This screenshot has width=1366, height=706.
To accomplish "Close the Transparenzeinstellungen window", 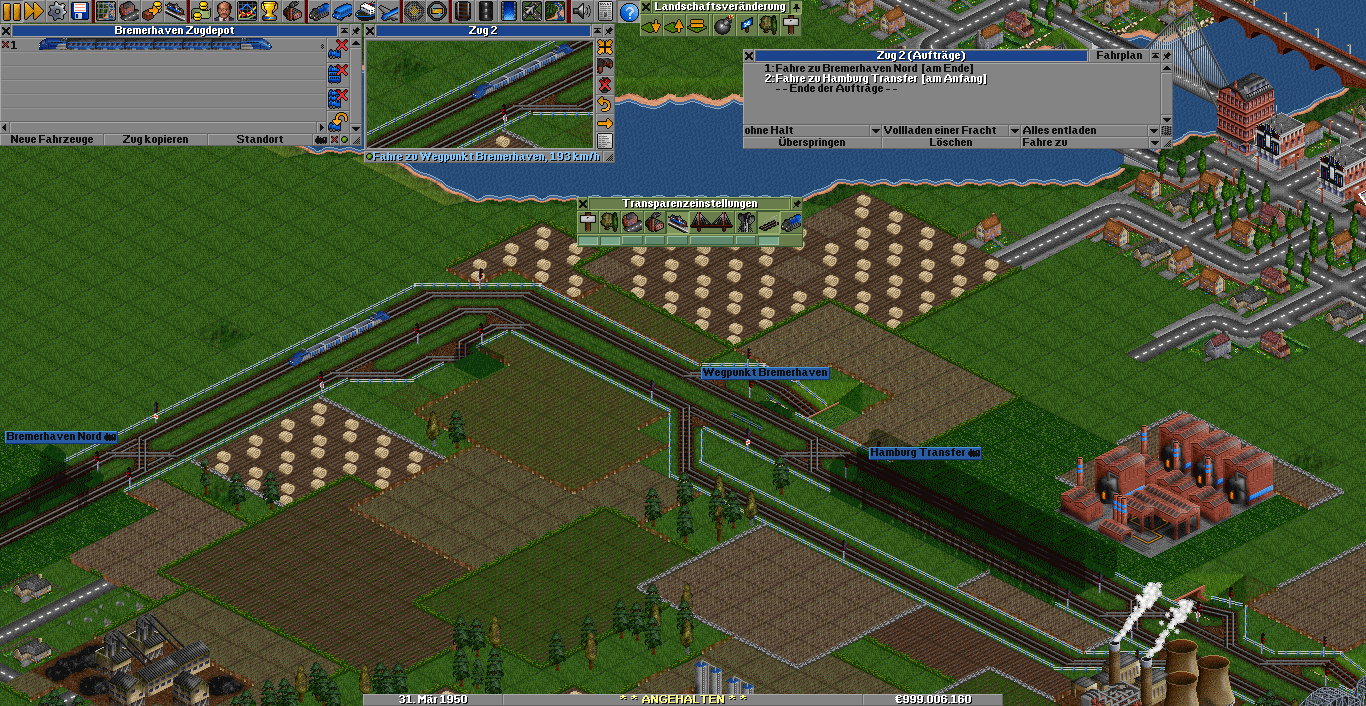I will click(582, 203).
